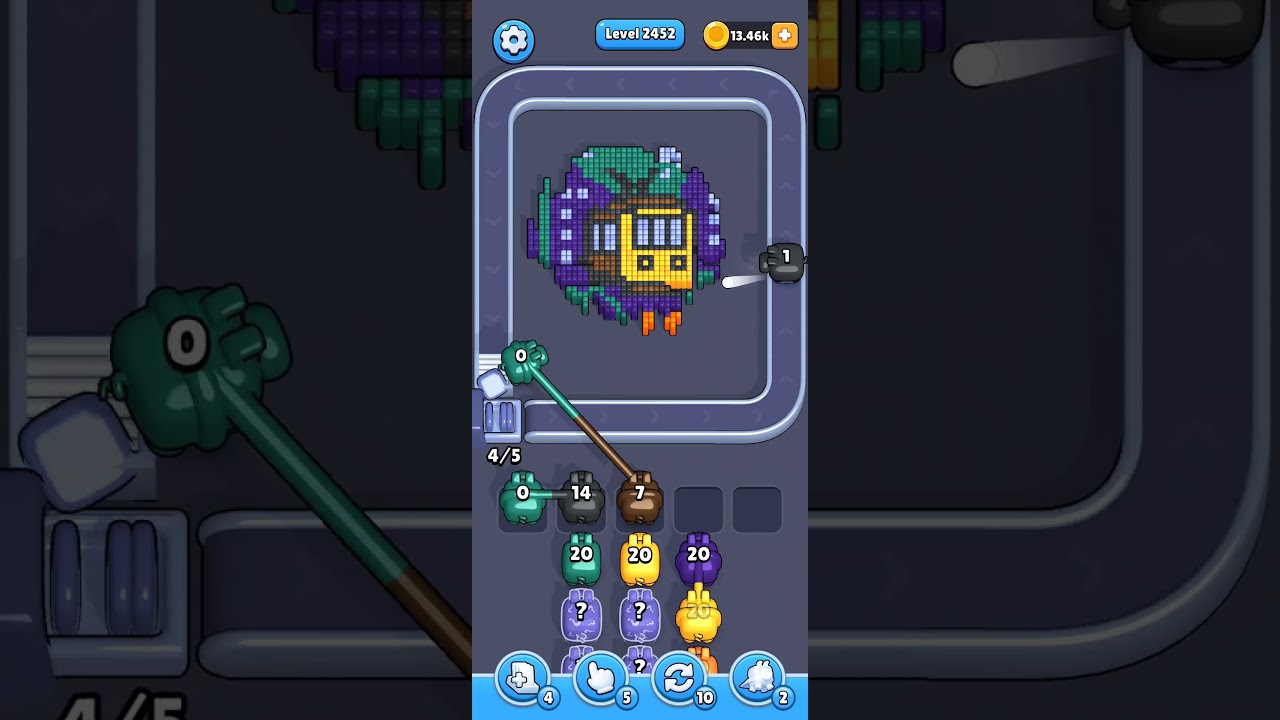Tap the Level 2452 badge
This screenshot has width=1280, height=720.
pos(640,33)
